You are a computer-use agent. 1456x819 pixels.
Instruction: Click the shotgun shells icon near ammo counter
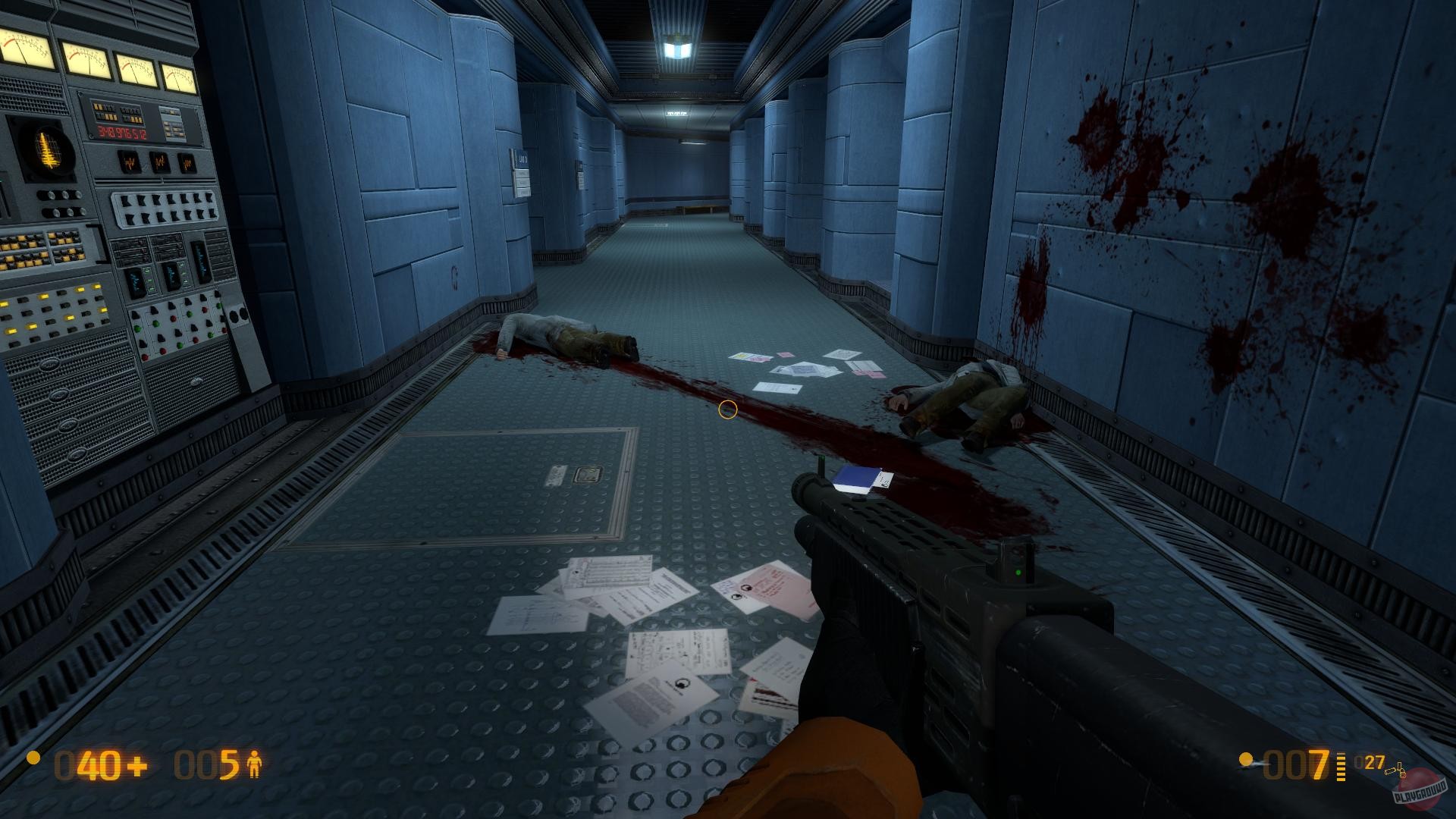click(x=1395, y=772)
